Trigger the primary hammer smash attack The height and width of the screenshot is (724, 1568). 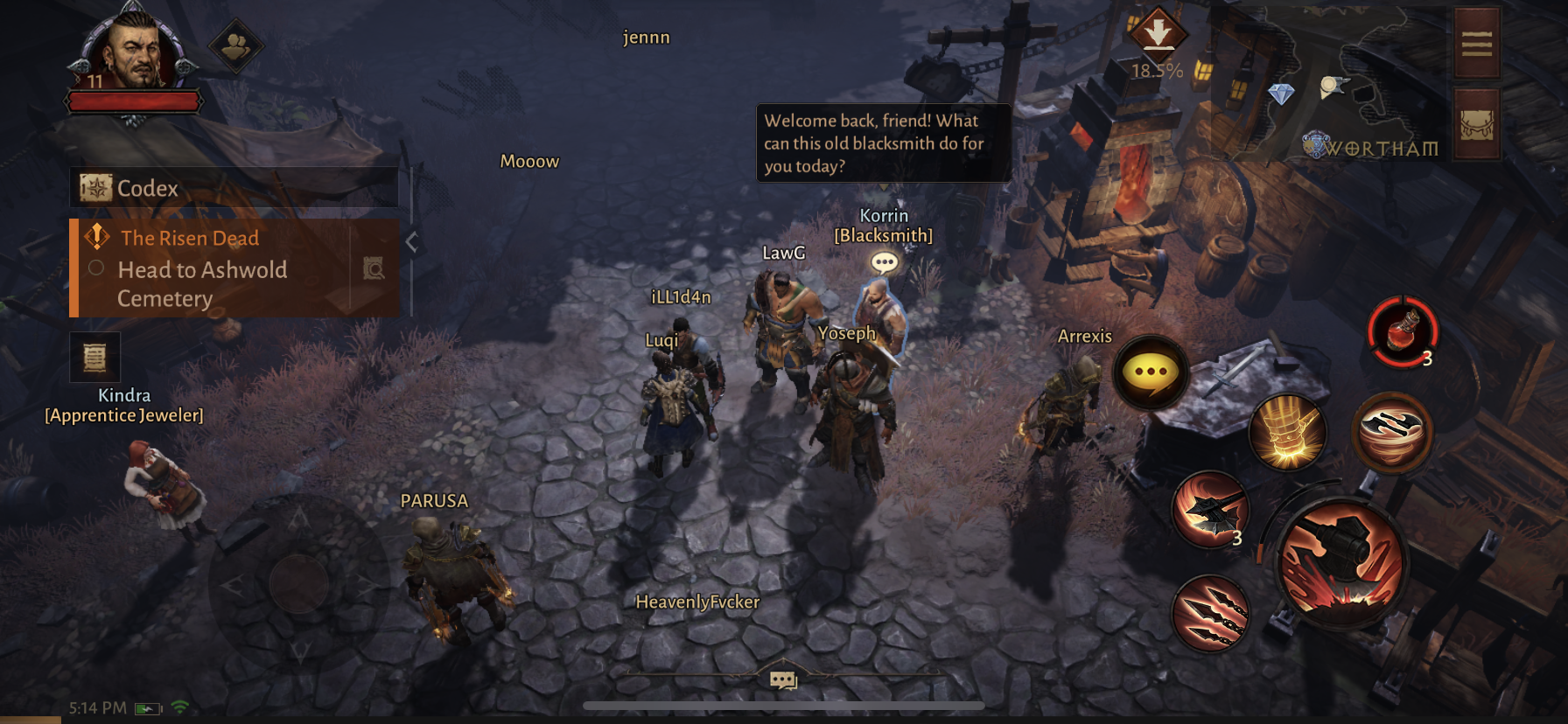1341,564
